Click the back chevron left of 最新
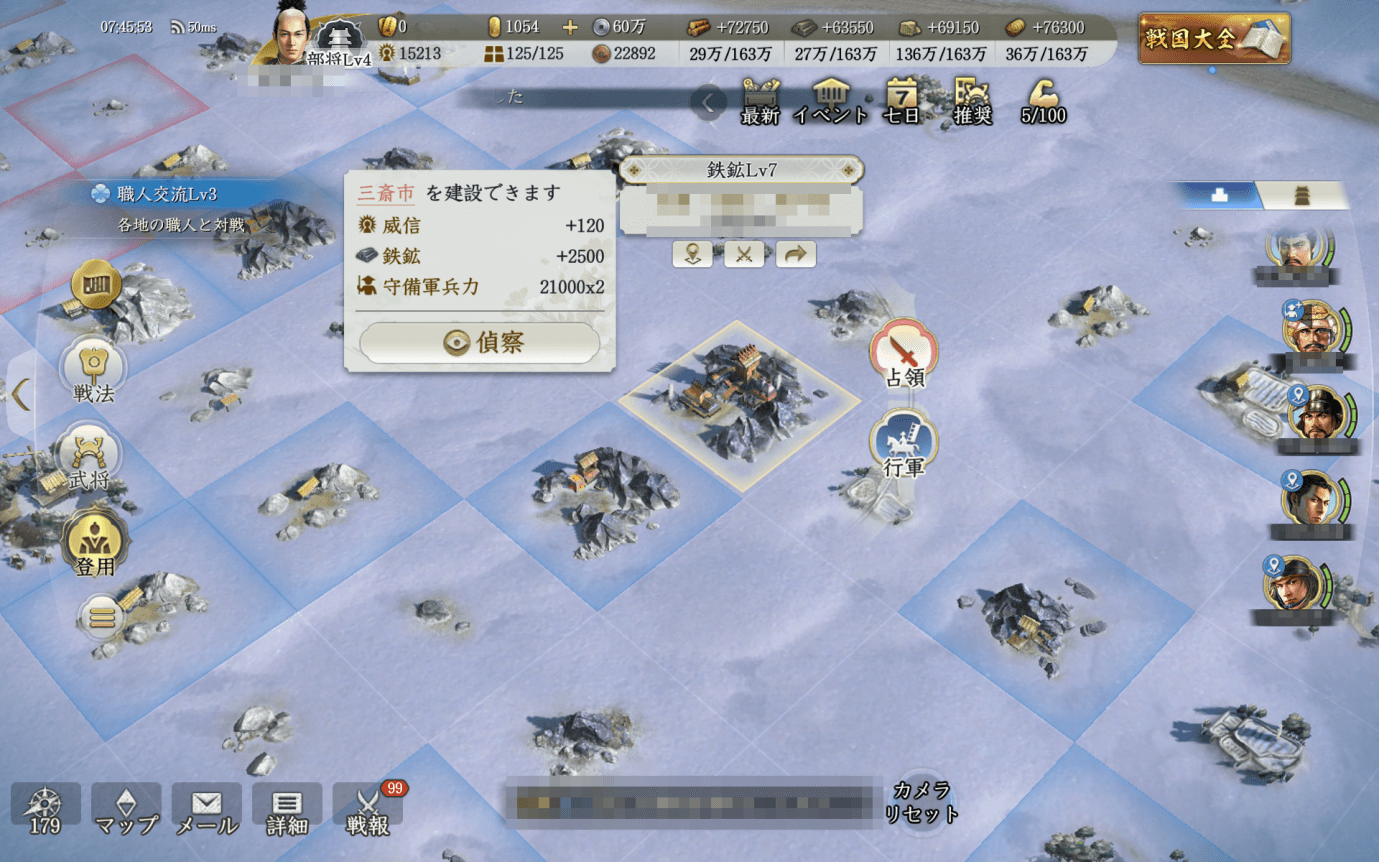This screenshot has width=1379, height=862. click(707, 101)
